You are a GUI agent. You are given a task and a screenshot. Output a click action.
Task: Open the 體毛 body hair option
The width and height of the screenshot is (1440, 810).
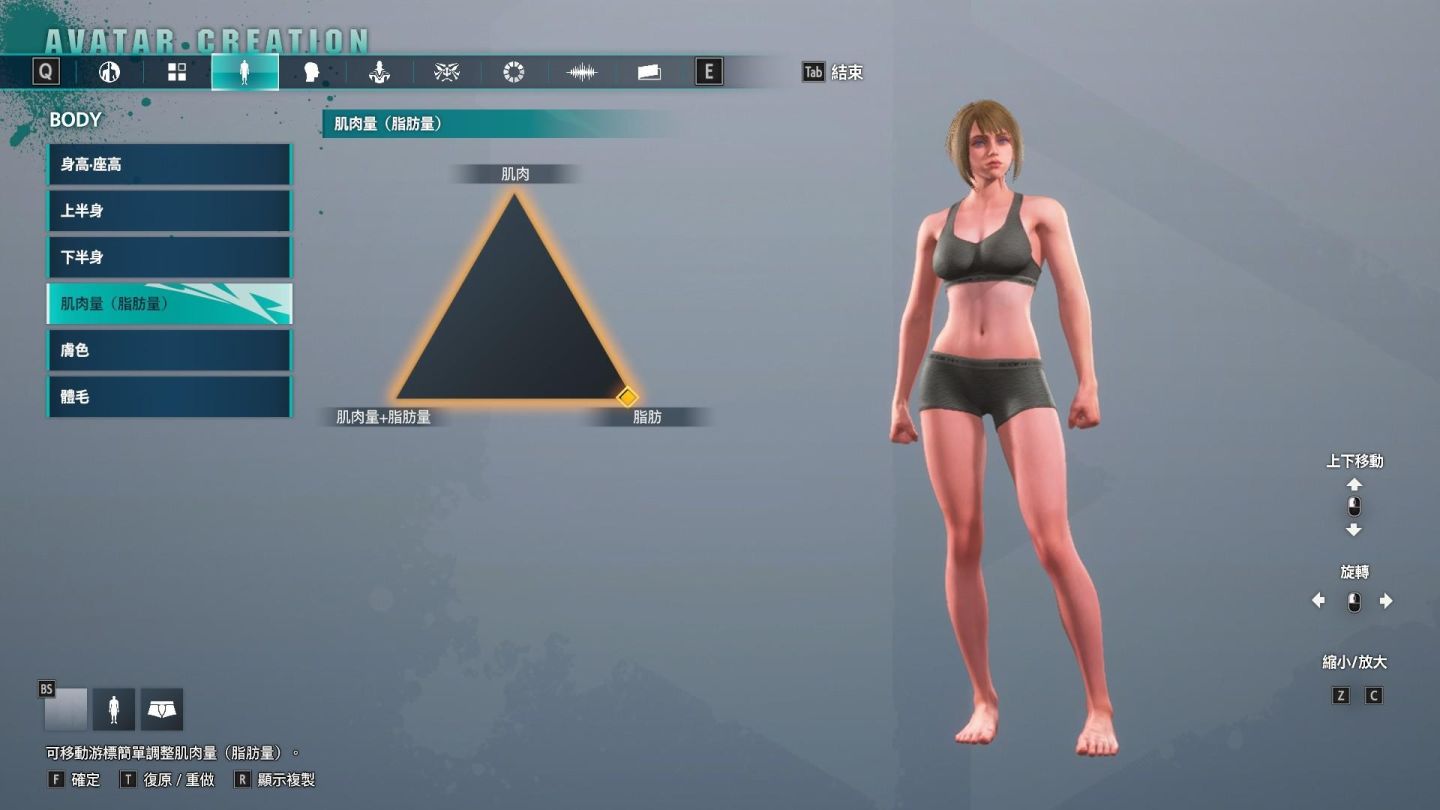click(168, 397)
